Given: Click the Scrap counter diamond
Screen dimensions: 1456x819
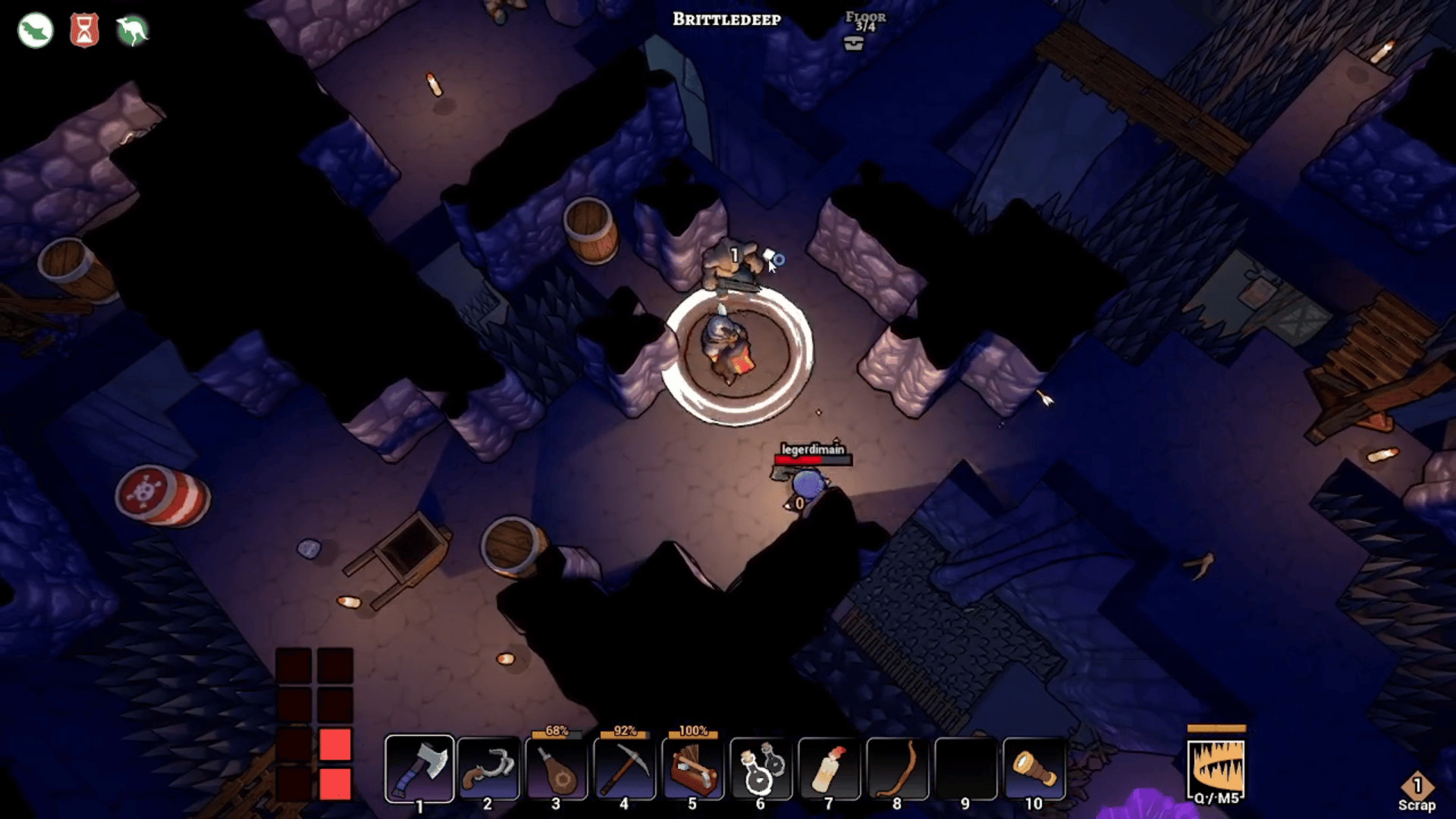Looking at the screenshot, I should click(x=1417, y=786).
